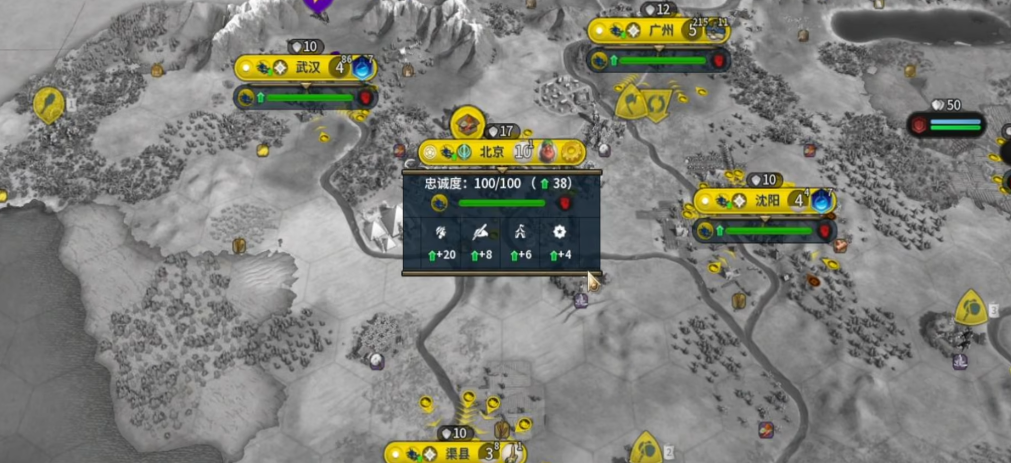Viewport: 1011px width, 463px height.
Task: Open the 北京 city banner
Action: pos(491,152)
